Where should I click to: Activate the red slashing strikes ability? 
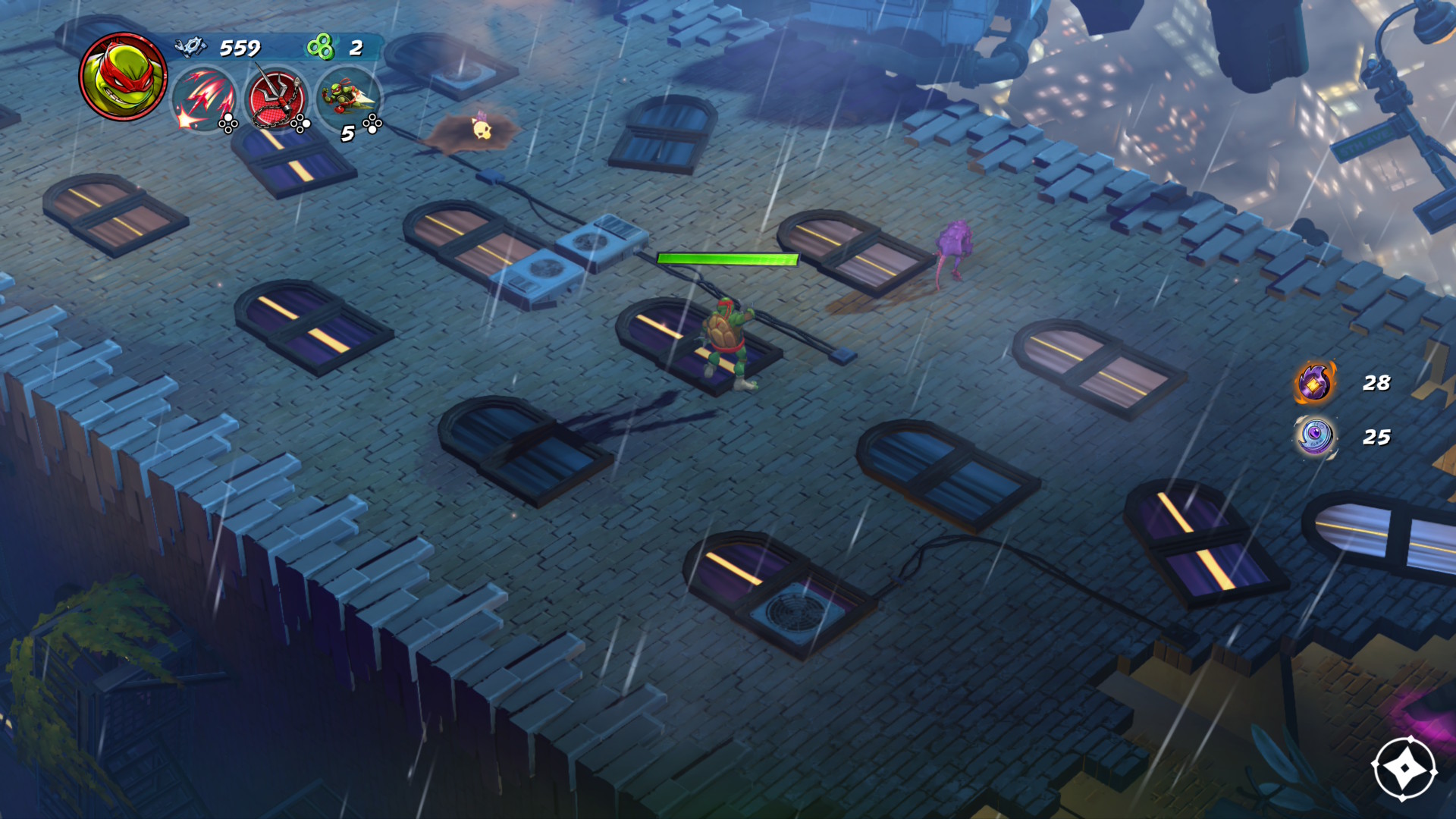pyautogui.click(x=203, y=99)
